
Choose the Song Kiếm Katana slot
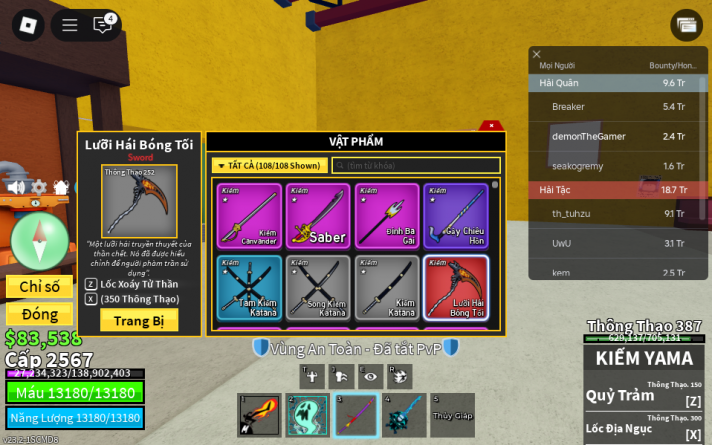pos(317,288)
